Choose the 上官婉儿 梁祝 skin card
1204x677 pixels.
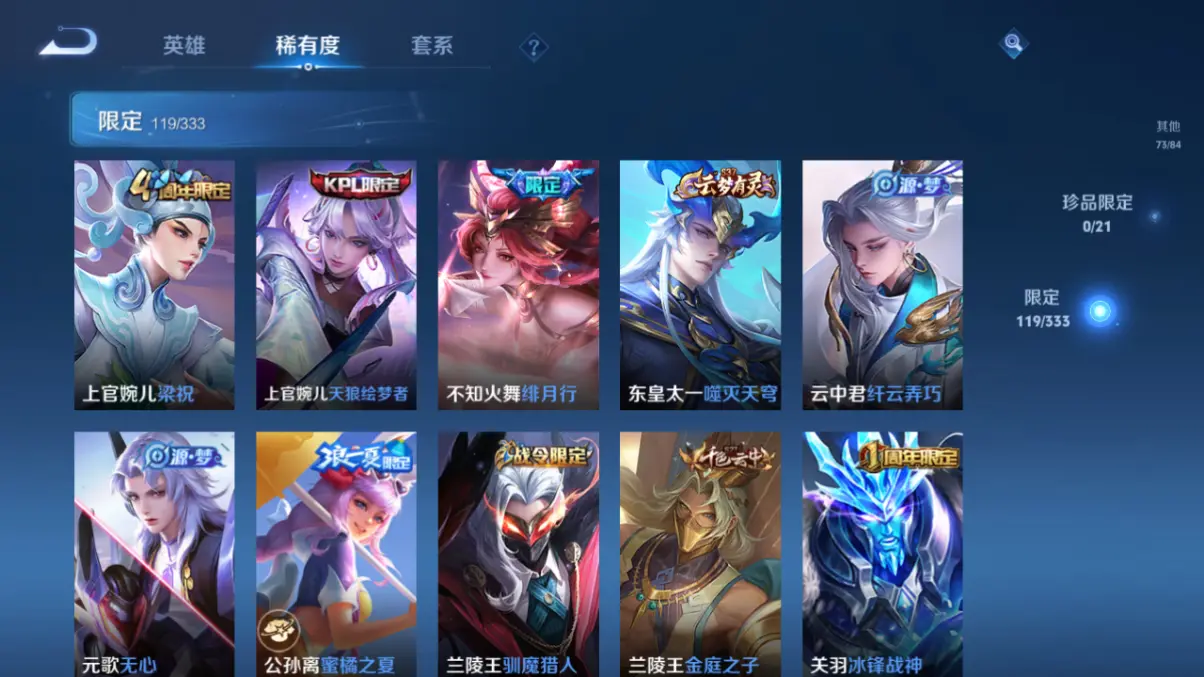click(x=154, y=285)
